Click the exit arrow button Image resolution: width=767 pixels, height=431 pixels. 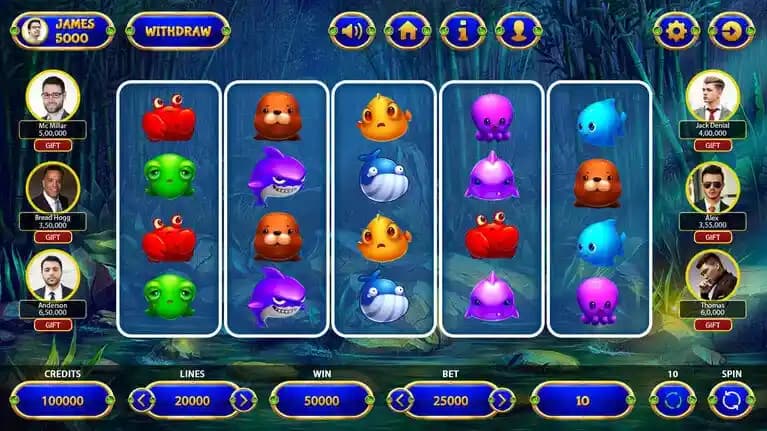[x=730, y=31]
